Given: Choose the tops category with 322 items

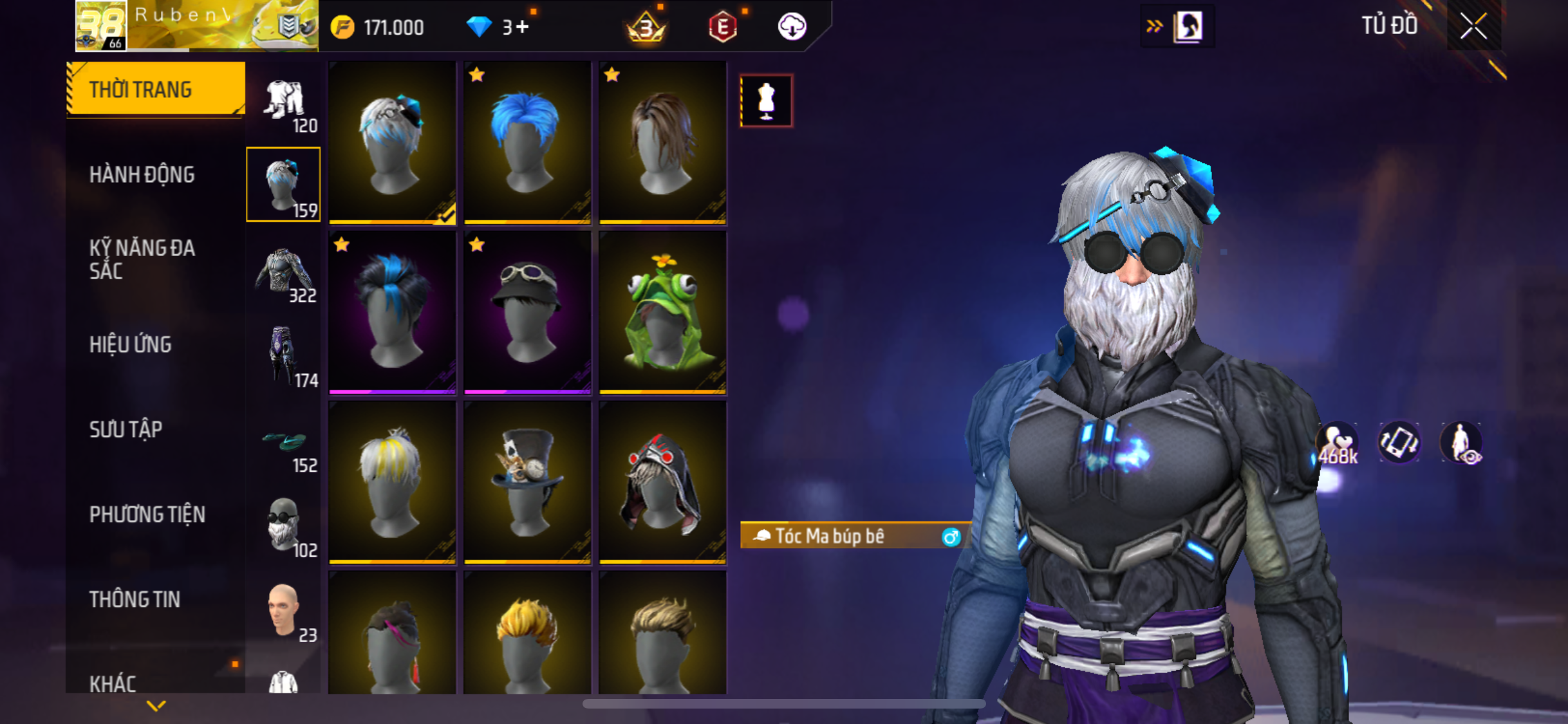Looking at the screenshot, I should (x=284, y=273).
